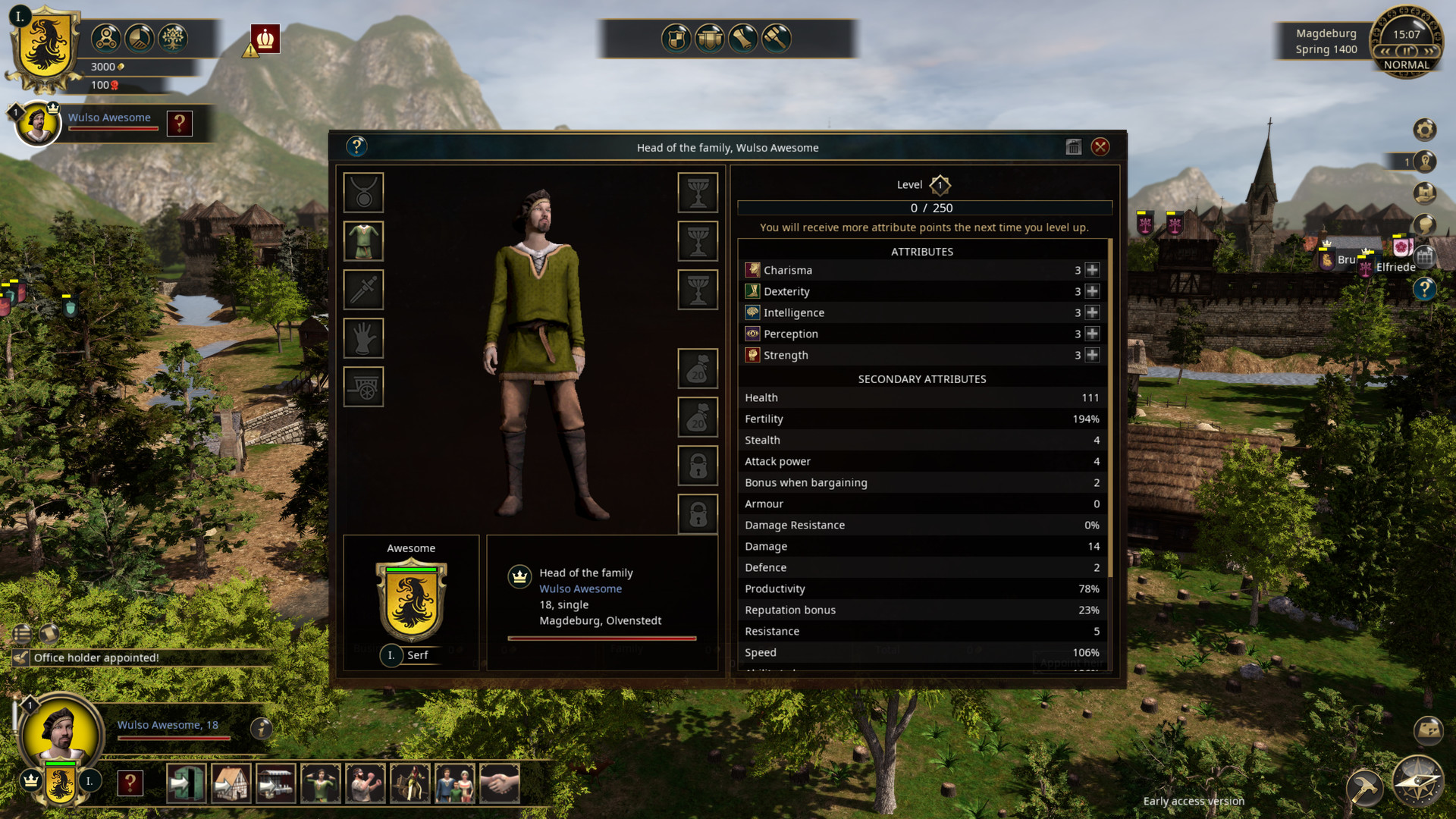
Task: Open the banner panel in top toolbar
Action: [x=710, y=39]
